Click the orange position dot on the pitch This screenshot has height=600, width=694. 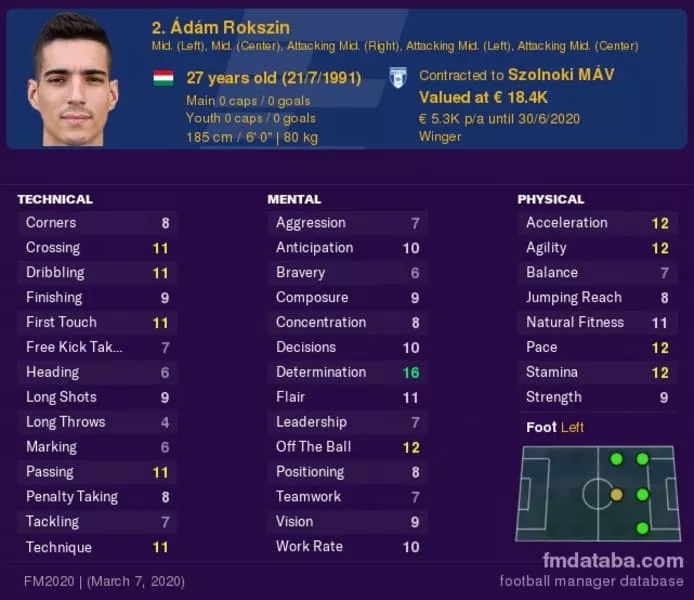point(616,494)
